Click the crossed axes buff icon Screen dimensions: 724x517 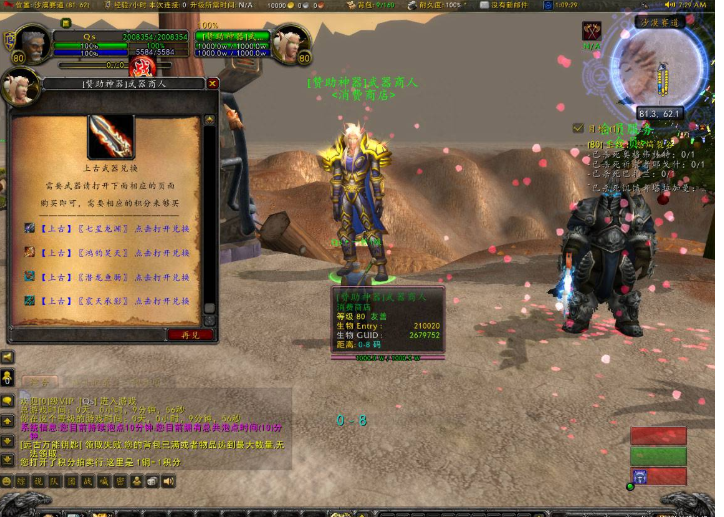point(592,32)
